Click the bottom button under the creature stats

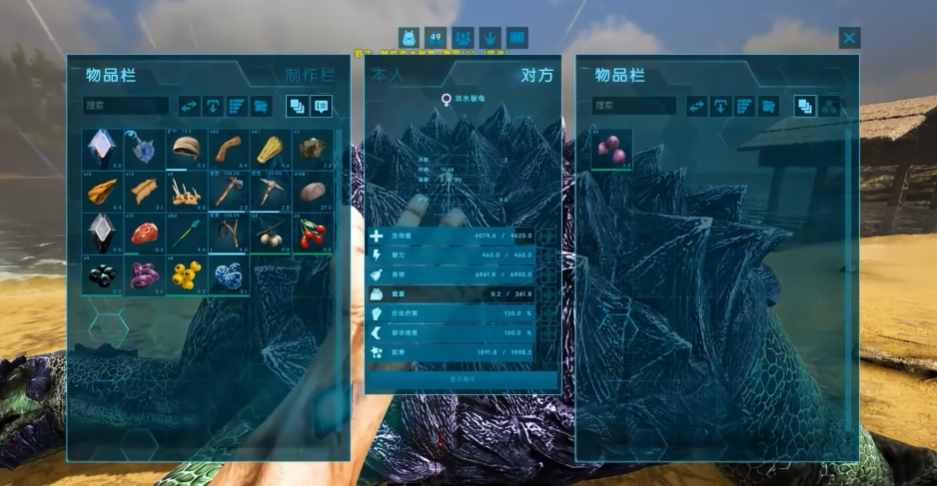coord(461,380)
